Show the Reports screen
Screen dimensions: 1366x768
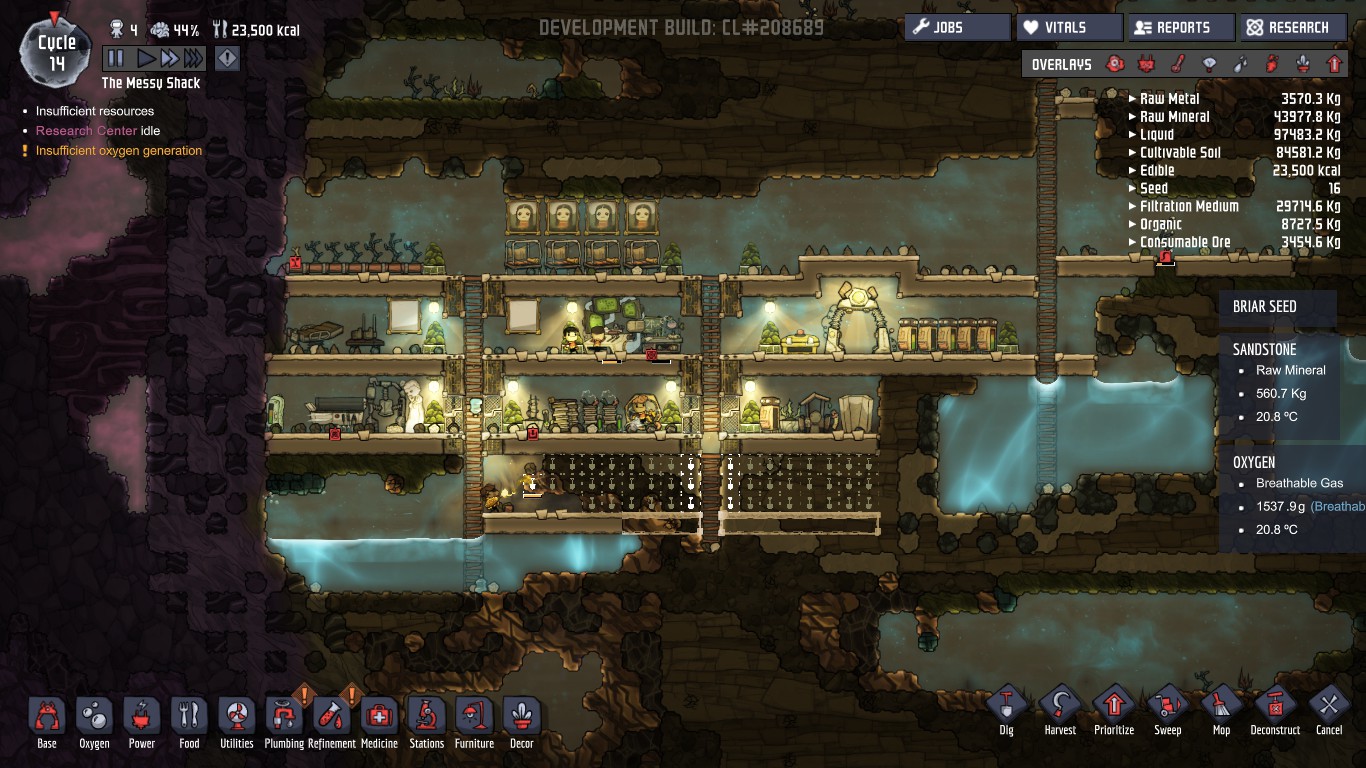click(1180, 28)
